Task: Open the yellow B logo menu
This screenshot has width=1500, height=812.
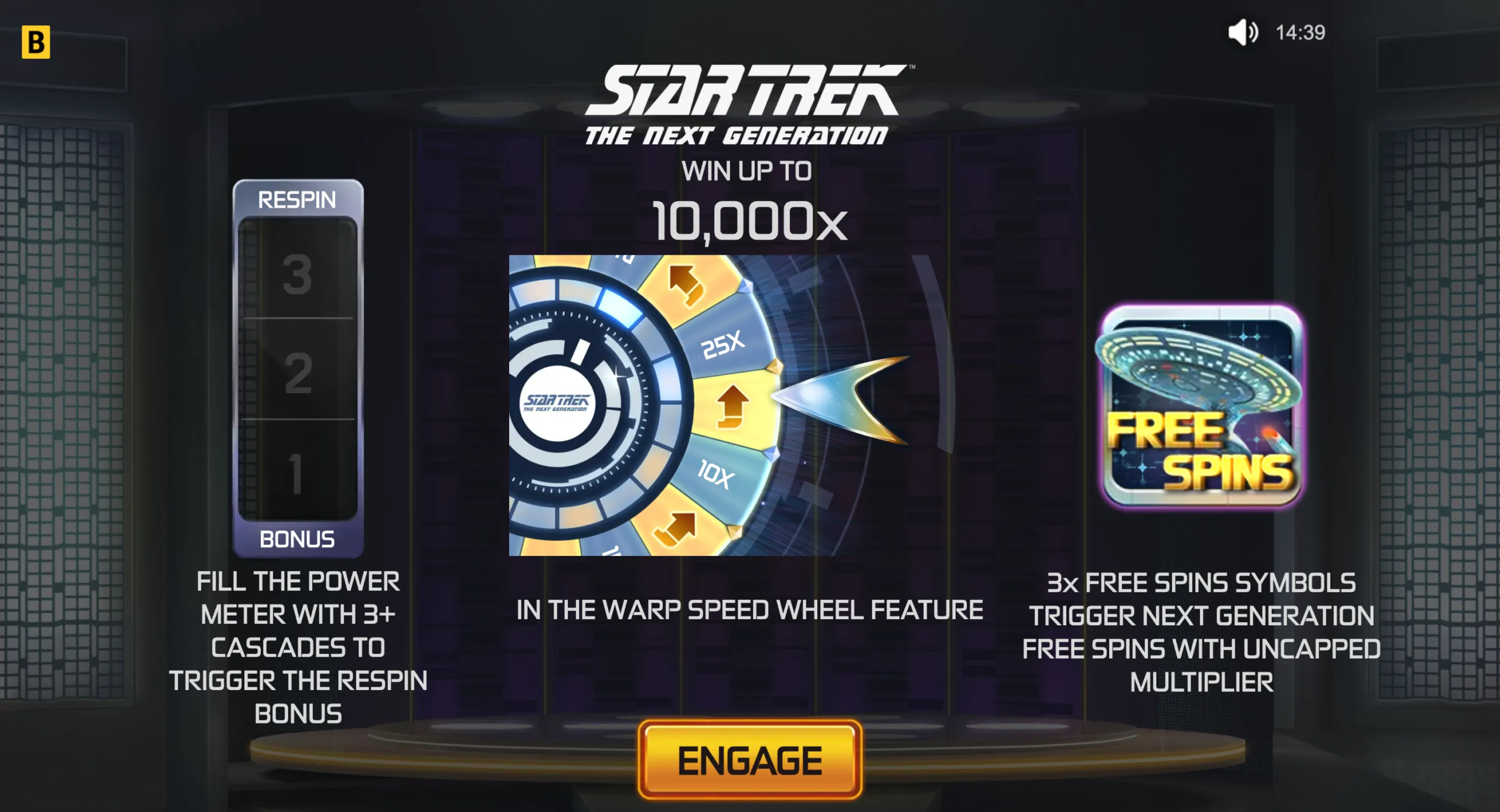Action: pos(36,42)
